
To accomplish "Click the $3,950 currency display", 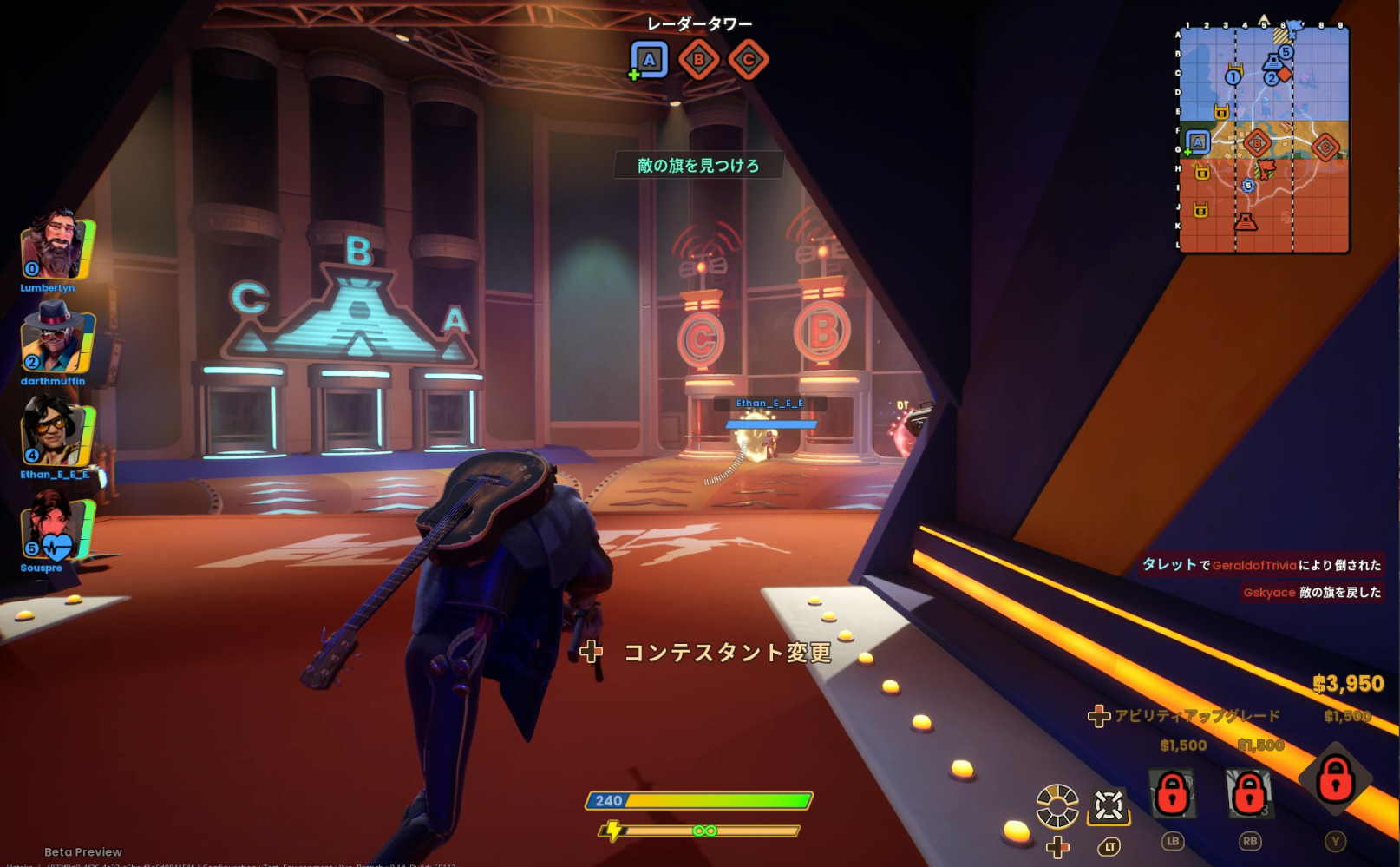I will (x=1349, y=685).
